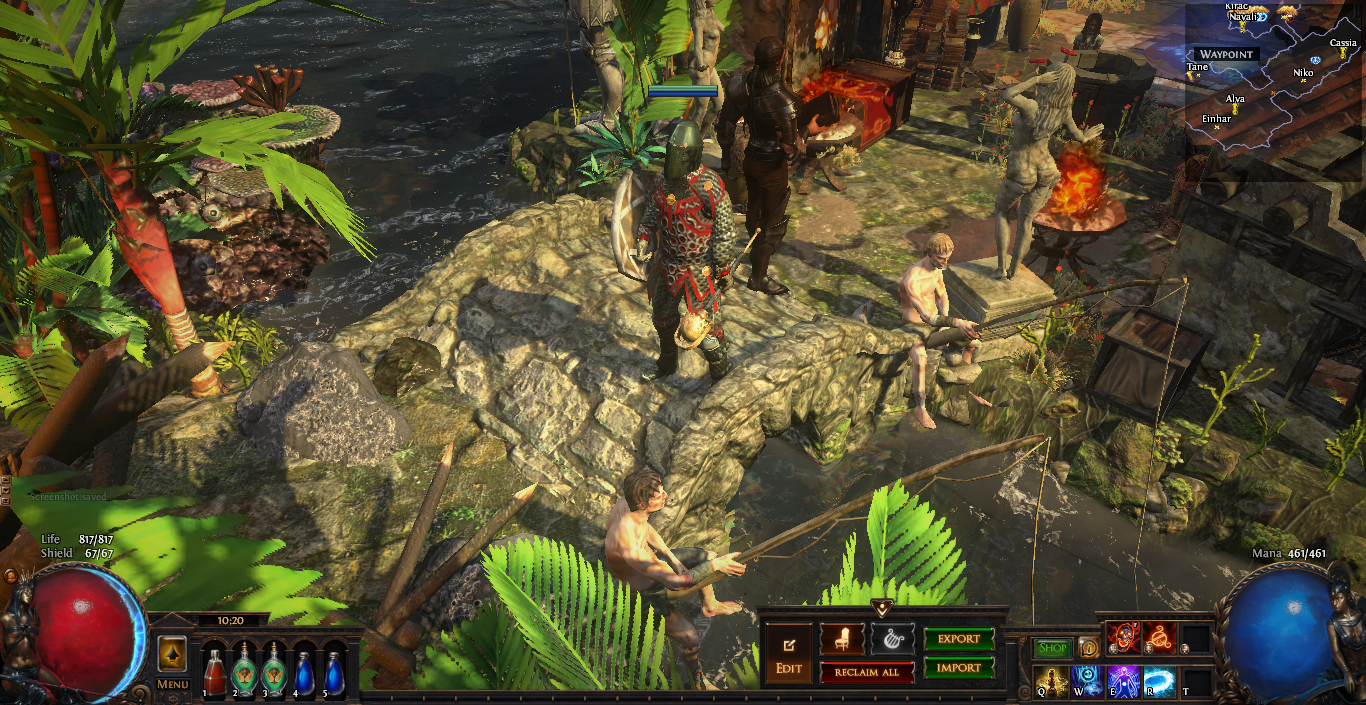Collapse the hideout panel with the arrow toggle

(x=881, y=607)
